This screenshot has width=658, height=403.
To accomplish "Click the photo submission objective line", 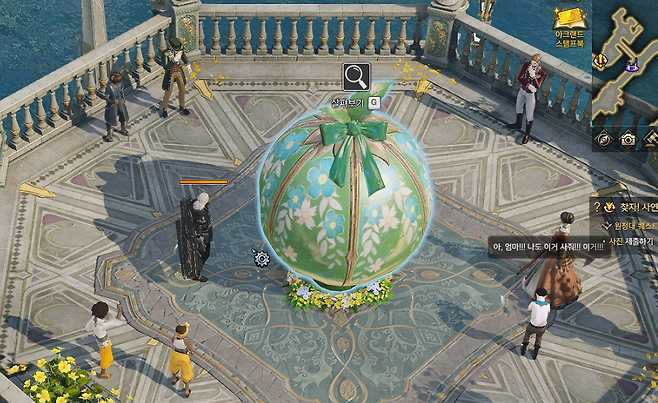I will pyautogui.click(x=631, y=241).
